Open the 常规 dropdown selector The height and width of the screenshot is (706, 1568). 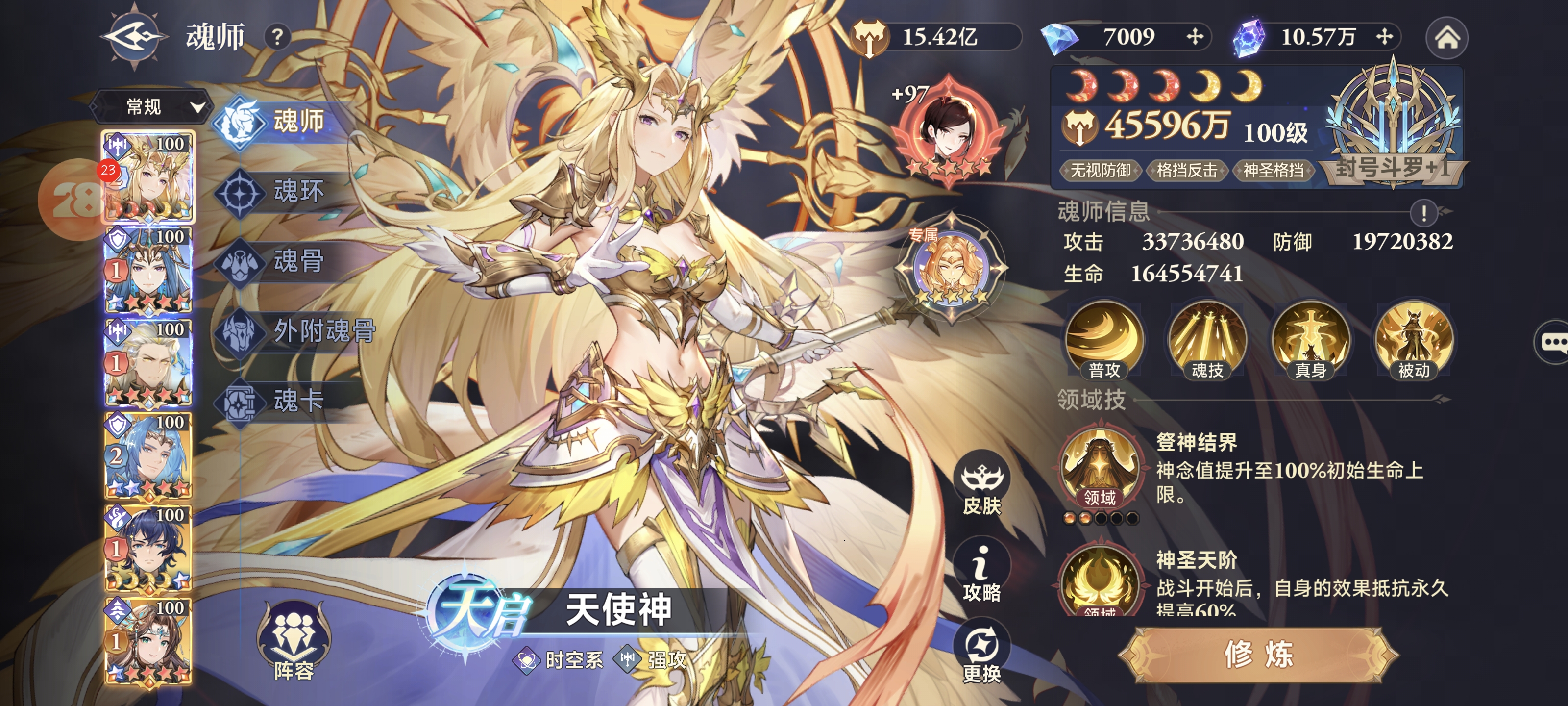tap(152, 107)
